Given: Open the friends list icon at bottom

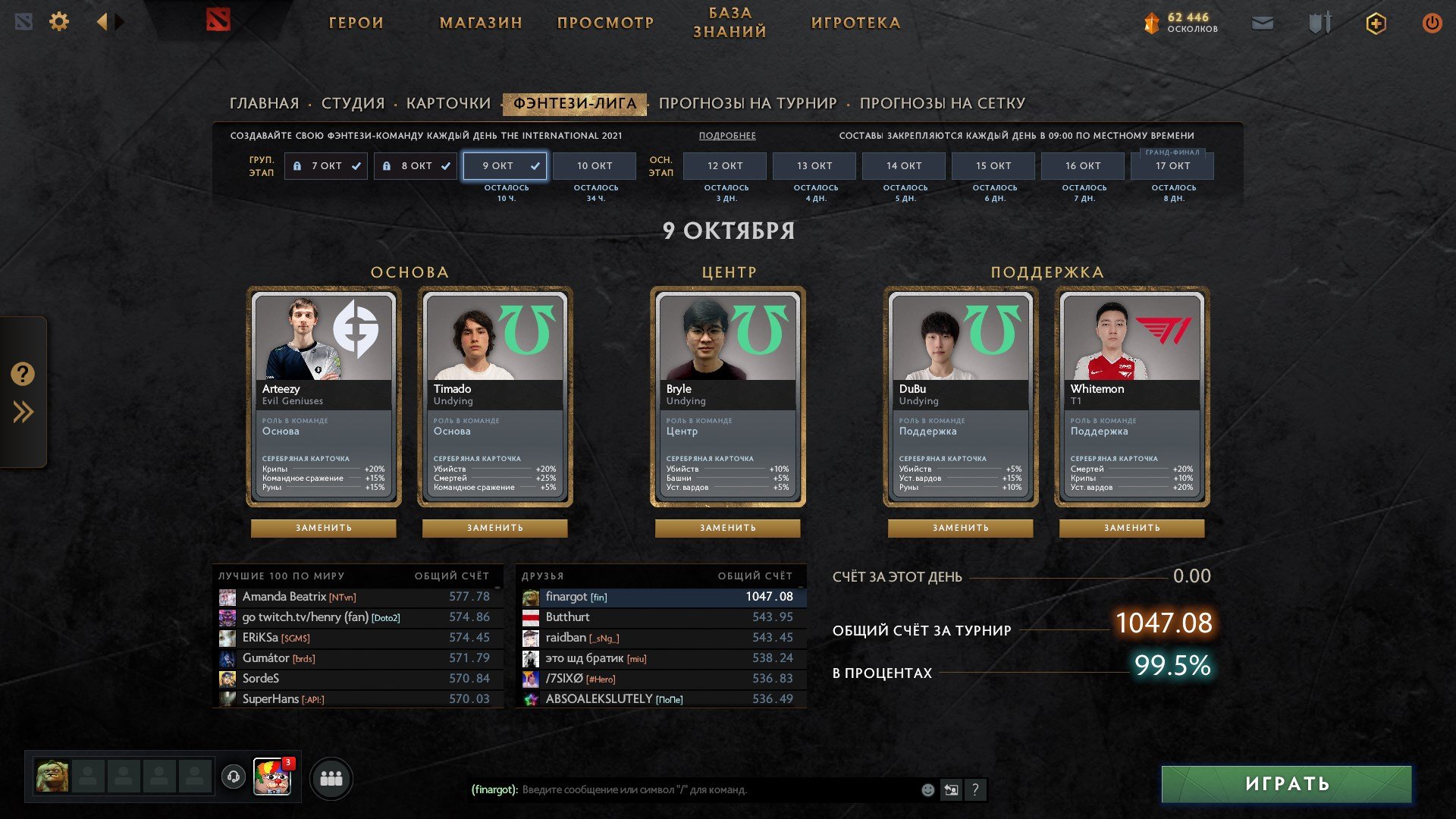Looking at the screenshot, I should pyautogui.click(x=331, y=777).
